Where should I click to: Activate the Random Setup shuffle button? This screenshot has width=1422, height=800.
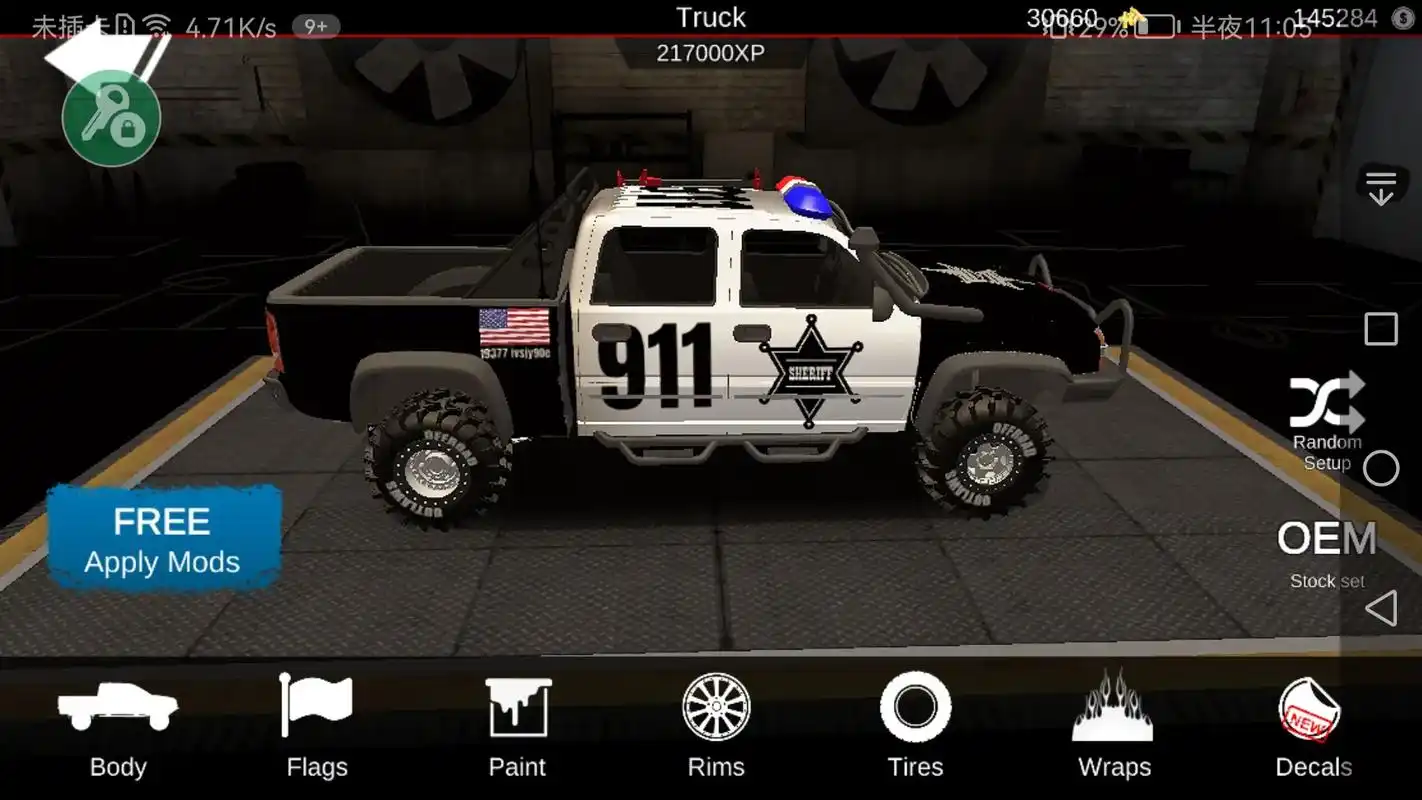coord(1327,421)
